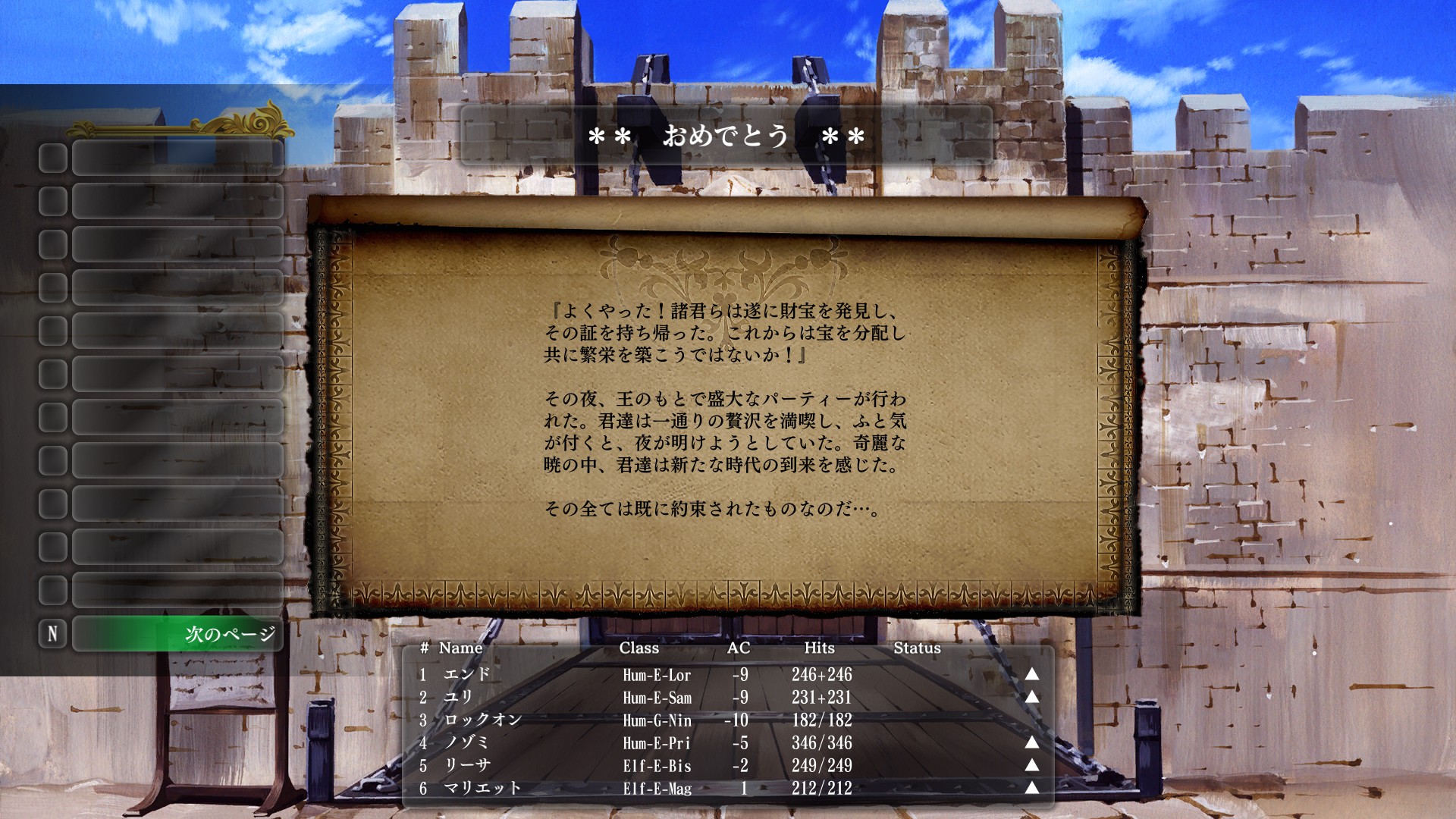Click the Status column header
1456x819 pixels.
click(918, 648)
